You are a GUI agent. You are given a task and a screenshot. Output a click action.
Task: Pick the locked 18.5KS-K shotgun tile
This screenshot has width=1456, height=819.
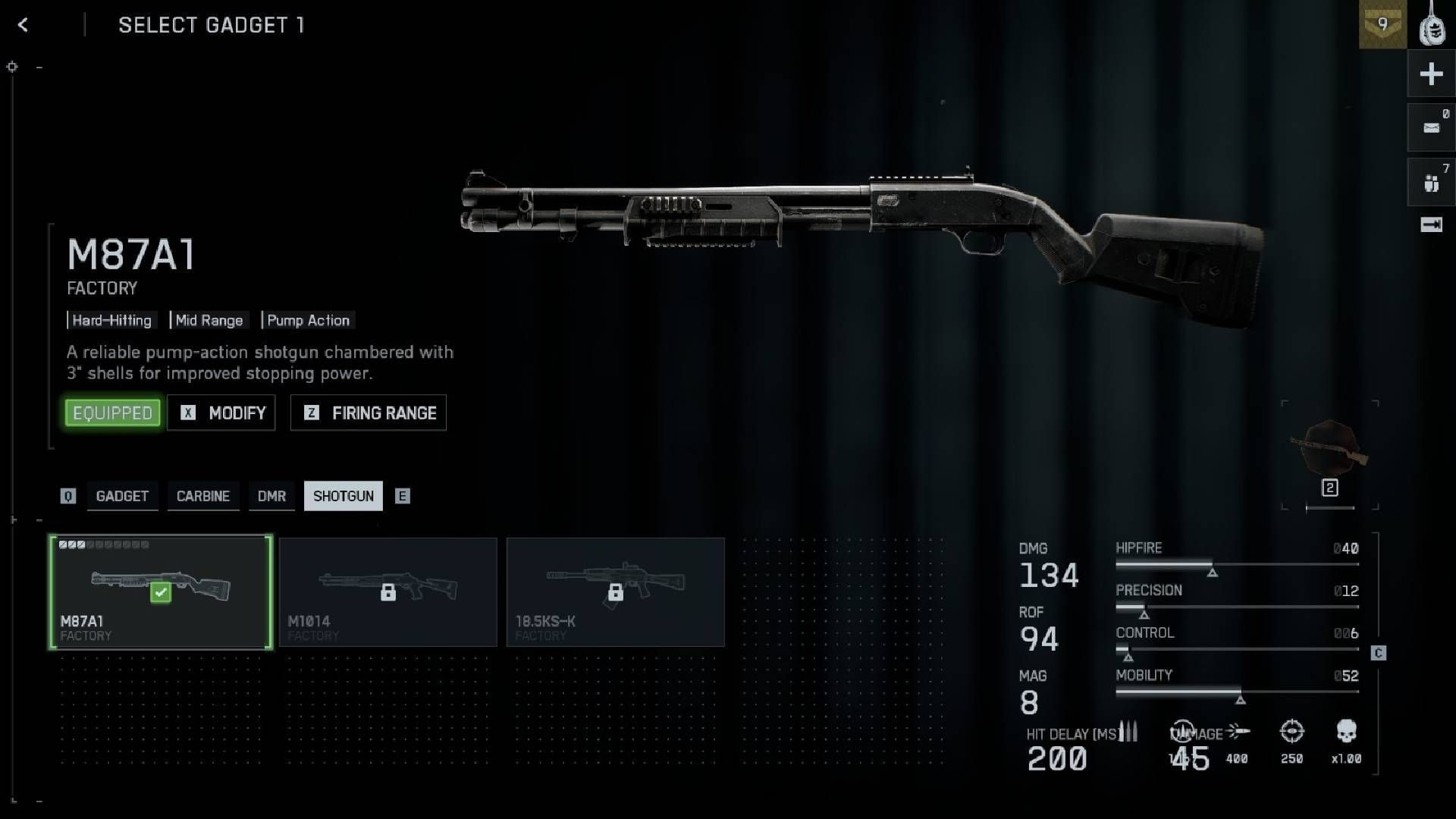pos(616,591)
